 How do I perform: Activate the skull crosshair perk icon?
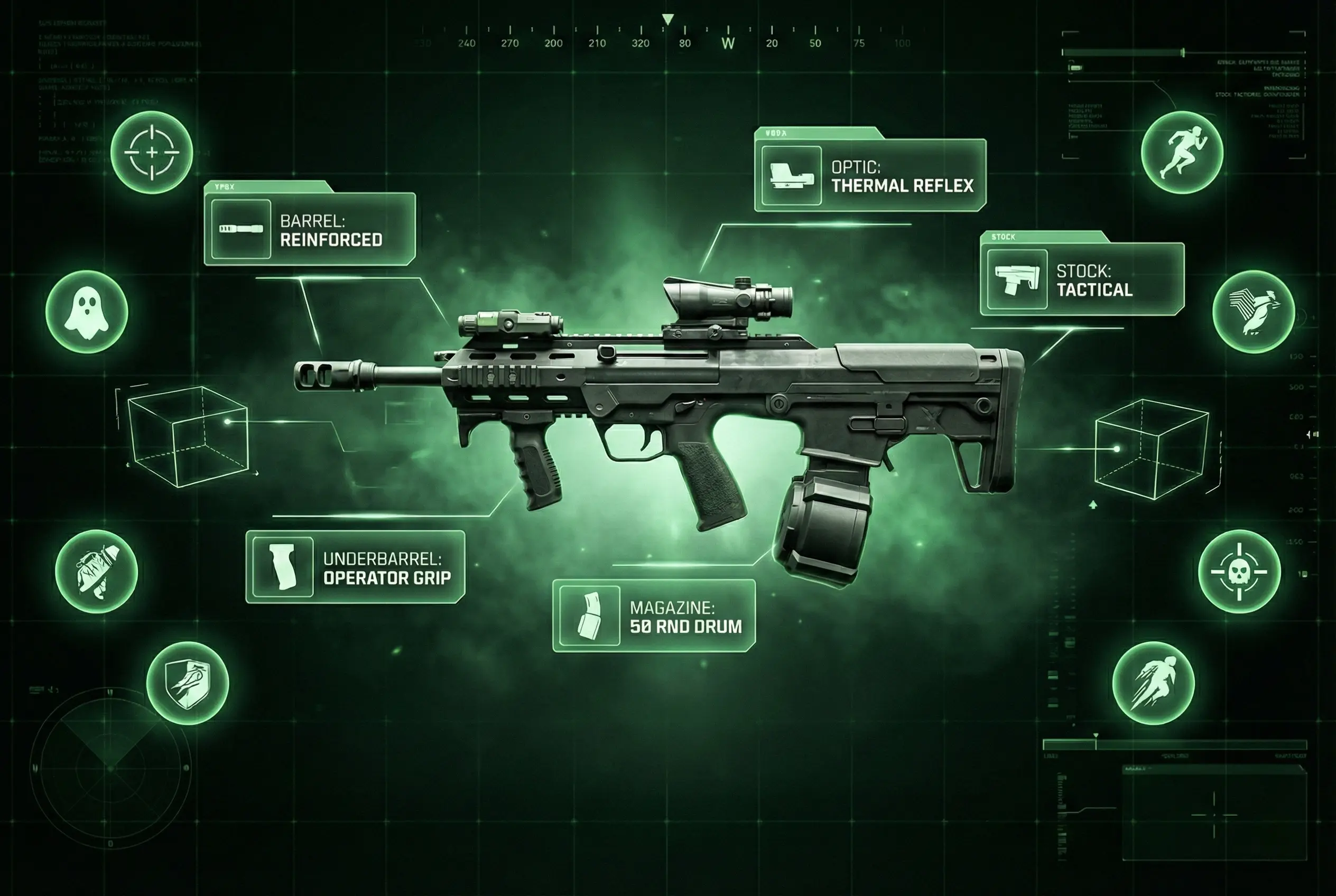tap(1239, 572)
